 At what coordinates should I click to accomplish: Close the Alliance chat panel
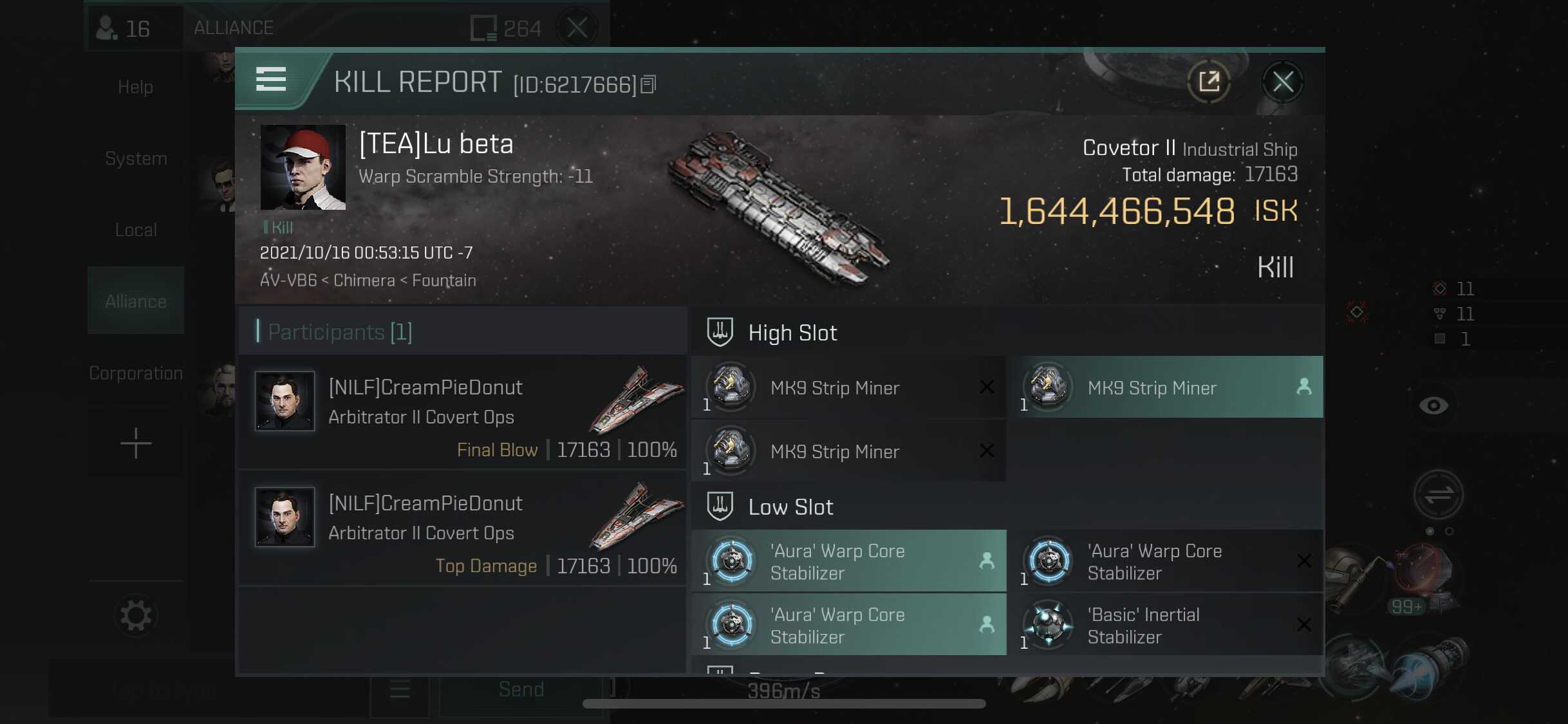click(577, 28)
